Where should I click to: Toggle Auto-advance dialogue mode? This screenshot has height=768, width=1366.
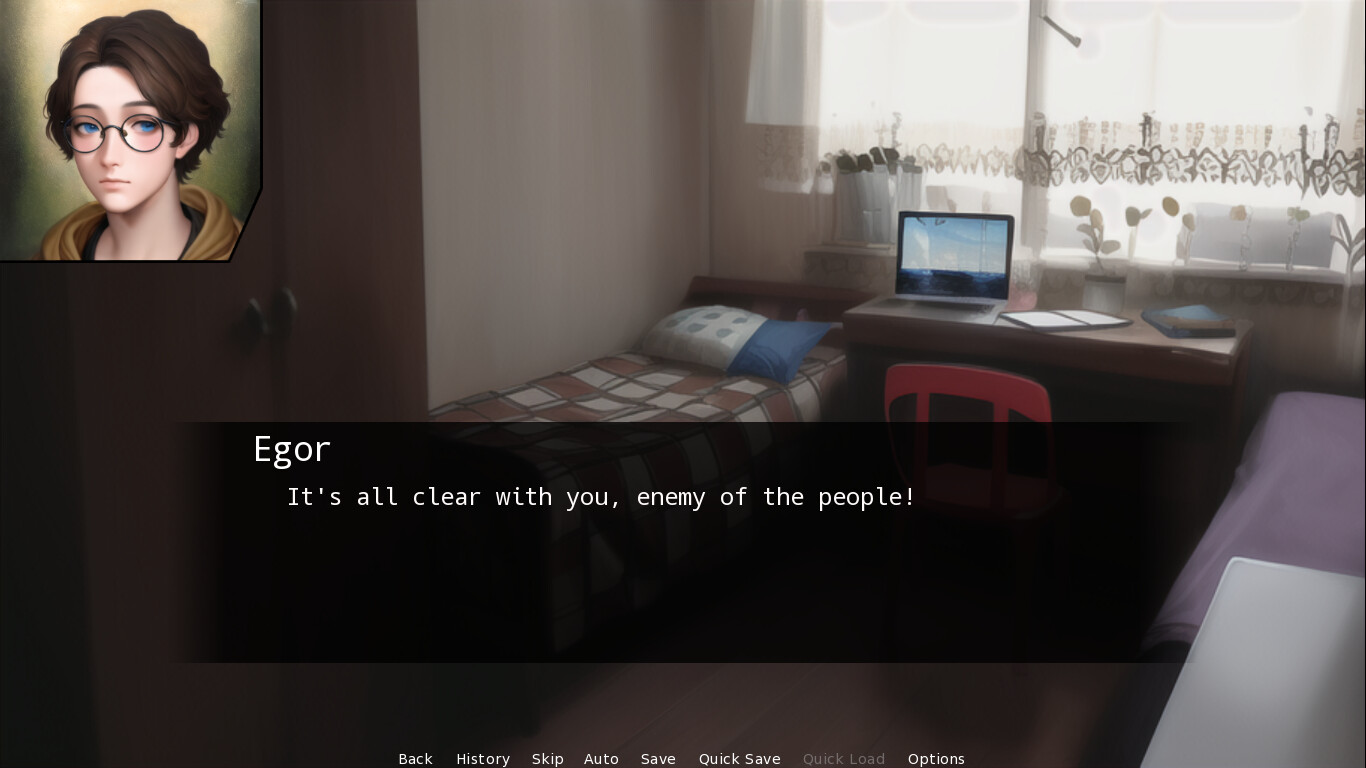pyautogui.click(x=601, y=759)
